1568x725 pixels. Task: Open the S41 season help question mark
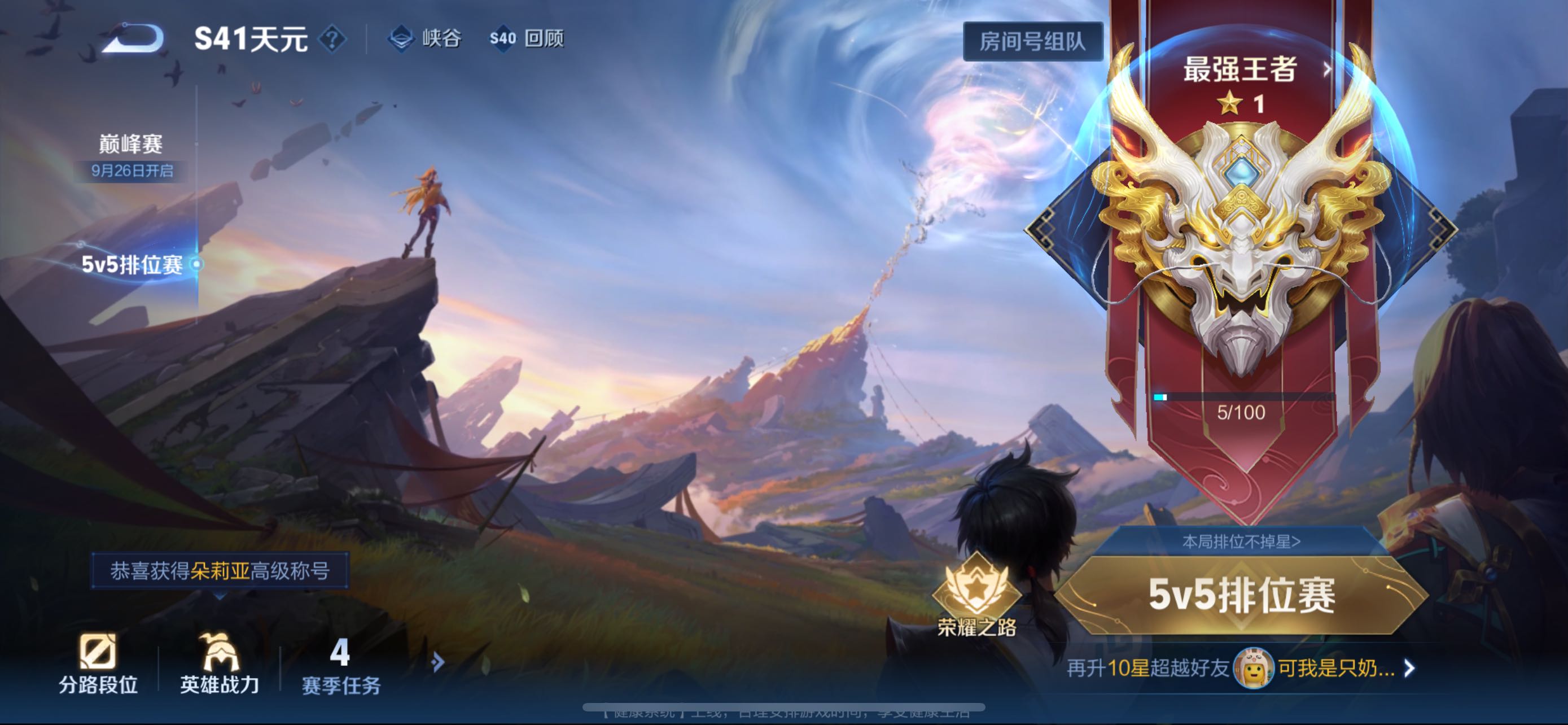(x=332, y=40)
